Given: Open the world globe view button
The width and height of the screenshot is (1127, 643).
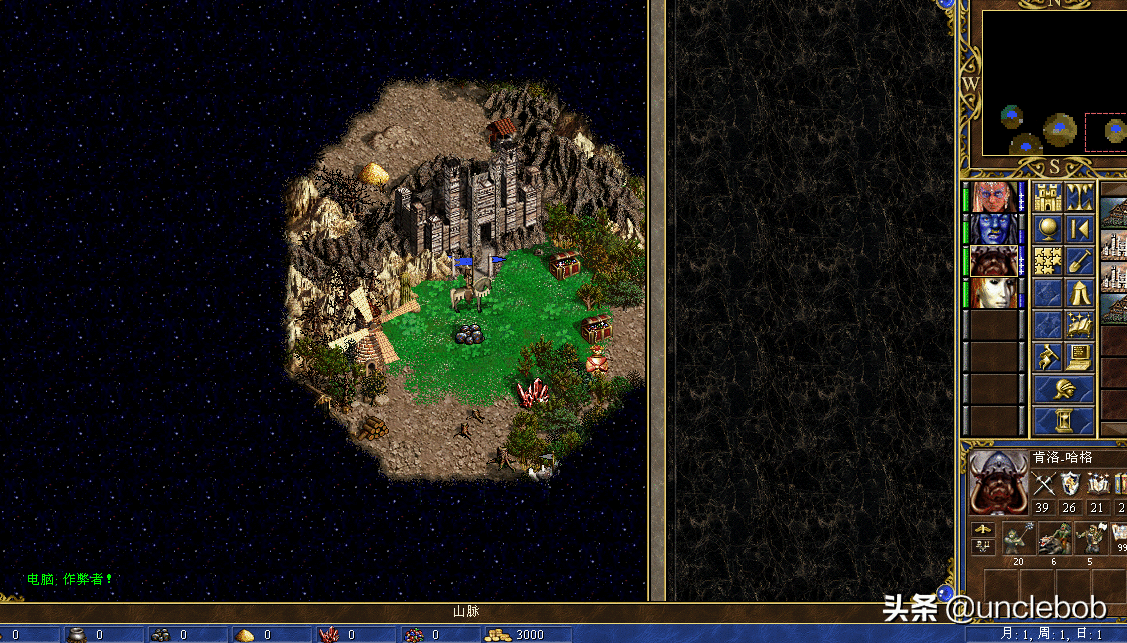Looking at the screenshot, I should pyautogui.click(x=1047, y=229).
